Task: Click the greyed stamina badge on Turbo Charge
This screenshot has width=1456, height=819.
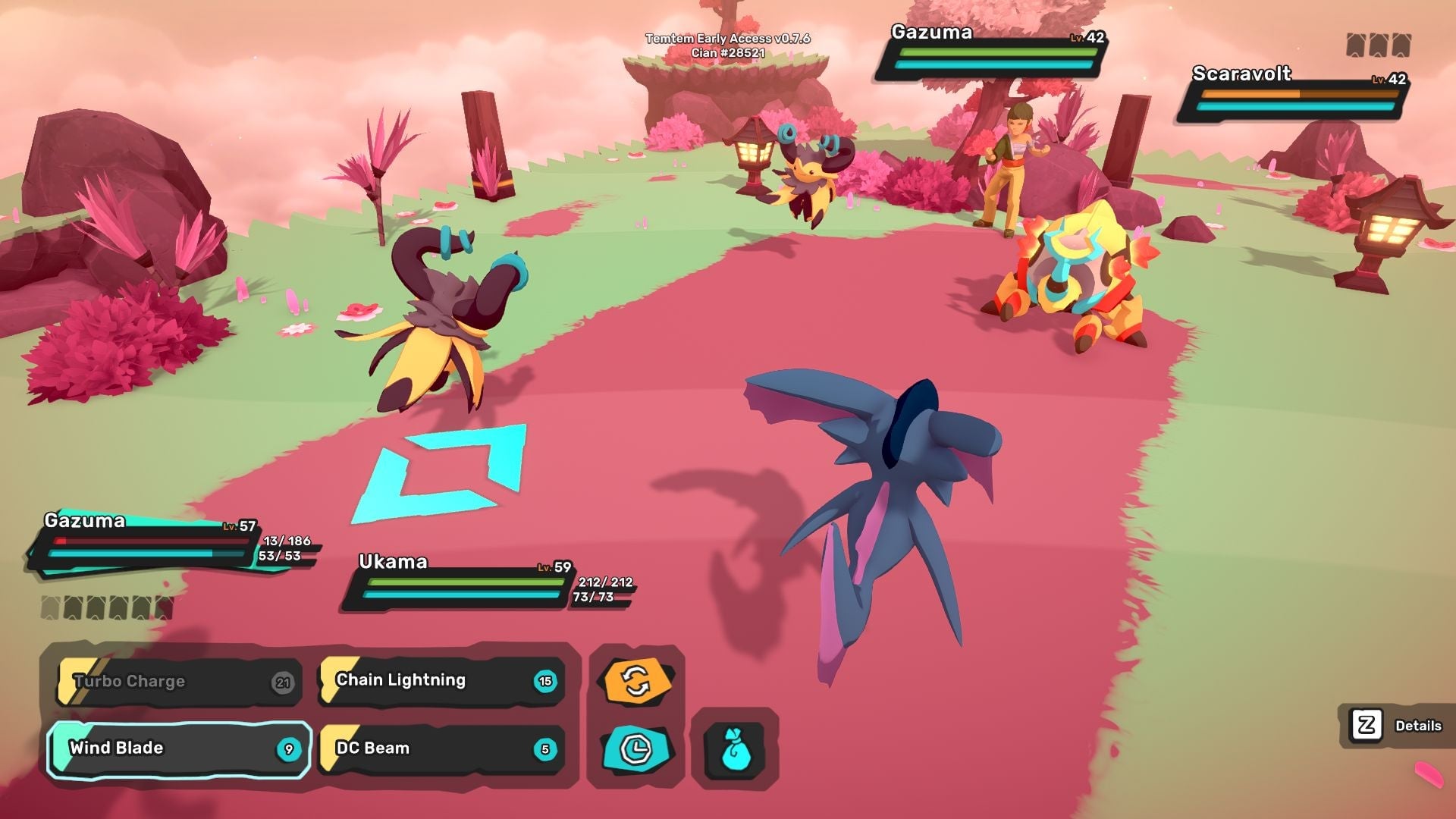Action: point(284,681)
